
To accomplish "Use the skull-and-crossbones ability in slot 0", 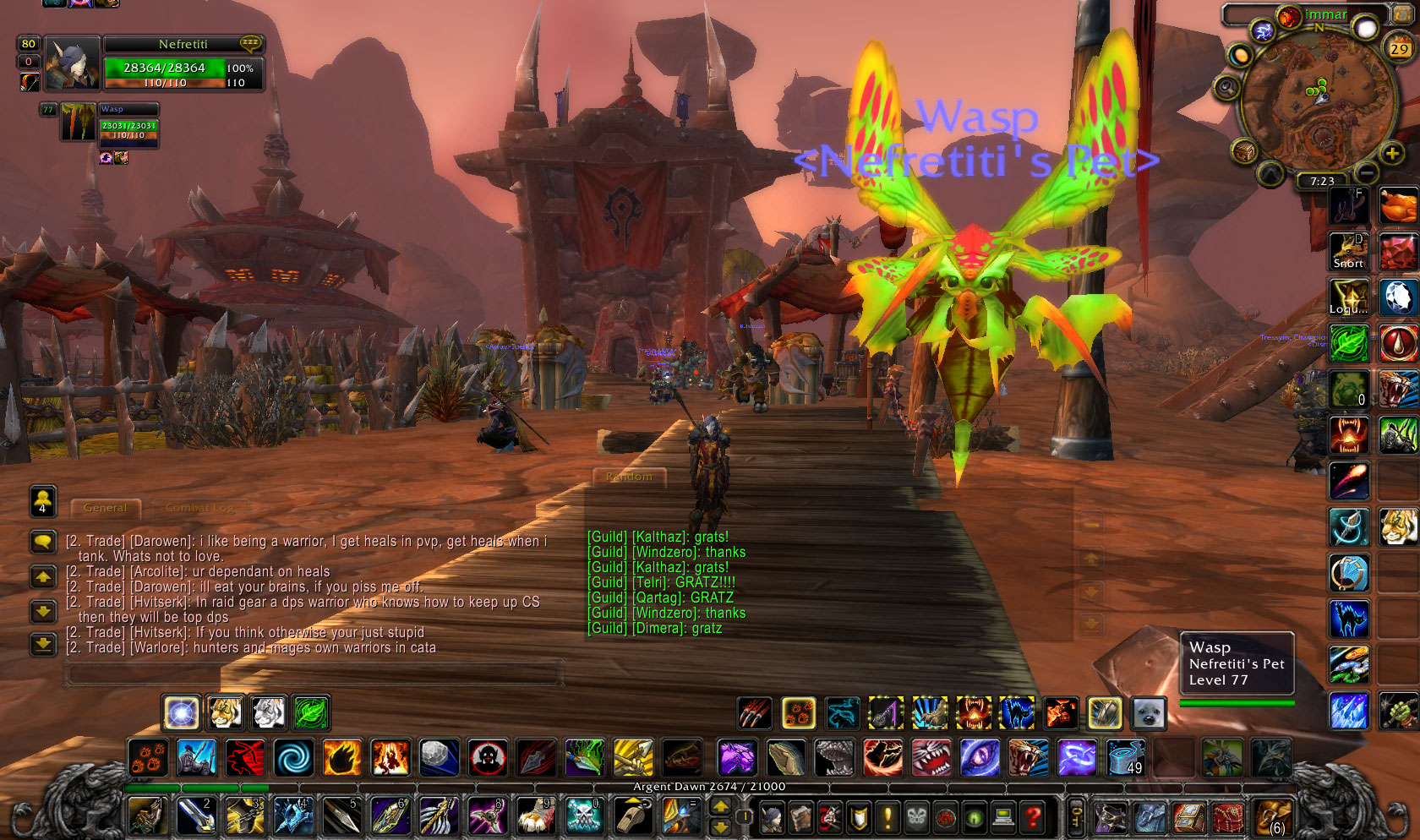I will (x=583, y=816).
